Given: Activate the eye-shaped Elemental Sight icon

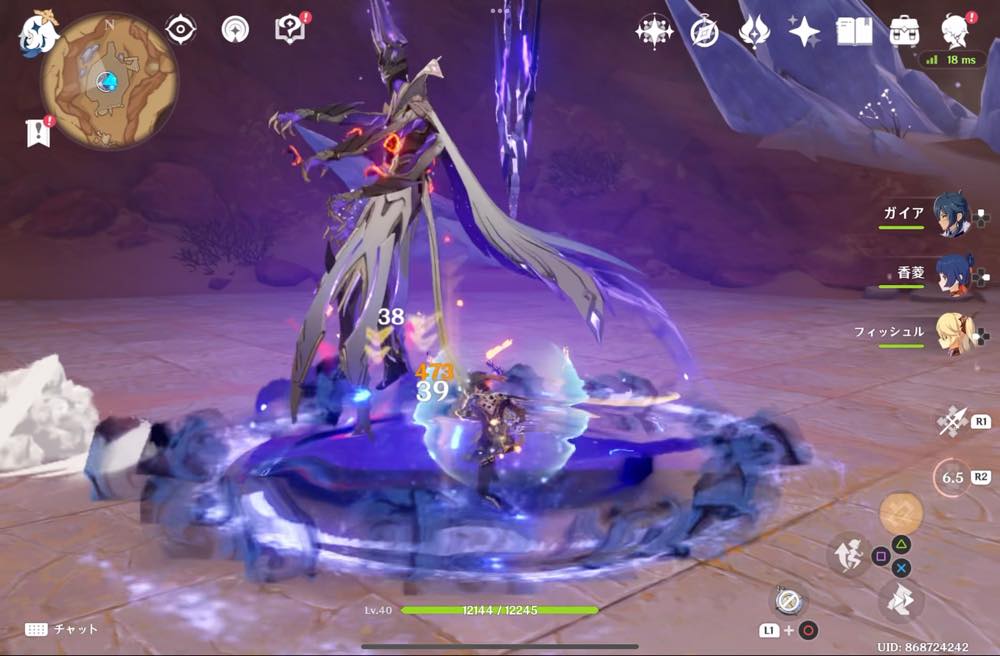Looking at the screenshot, I should pyautogui.click(x=180, y=30).
